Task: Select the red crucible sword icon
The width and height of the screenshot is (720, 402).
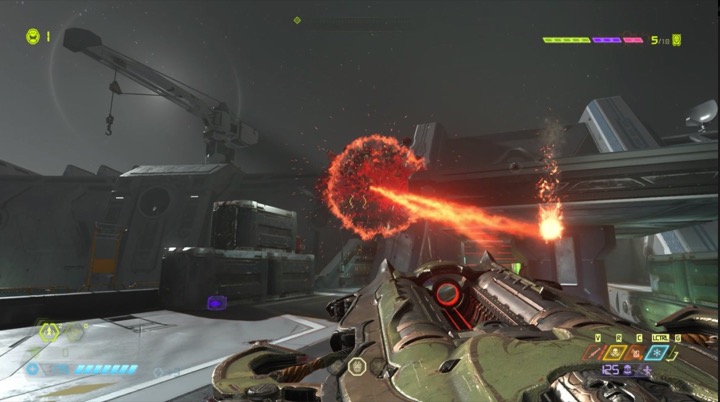Action: pyautogui.click(x=596, y=353)
